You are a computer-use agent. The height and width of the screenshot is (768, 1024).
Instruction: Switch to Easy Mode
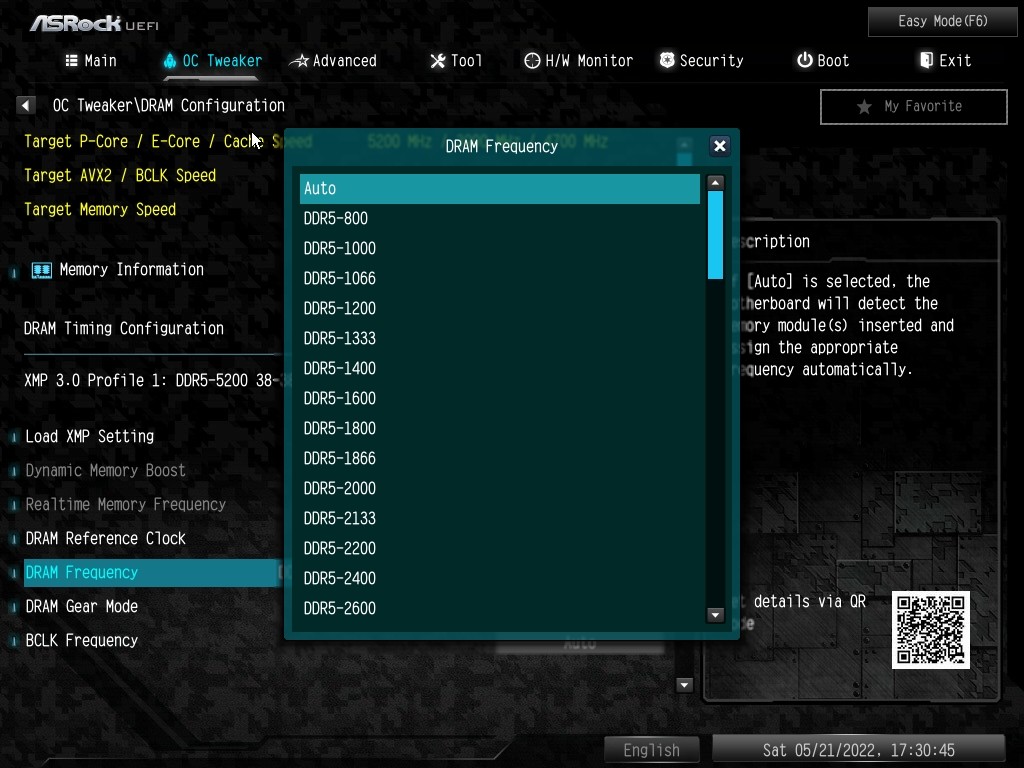[x=942, y=21]
